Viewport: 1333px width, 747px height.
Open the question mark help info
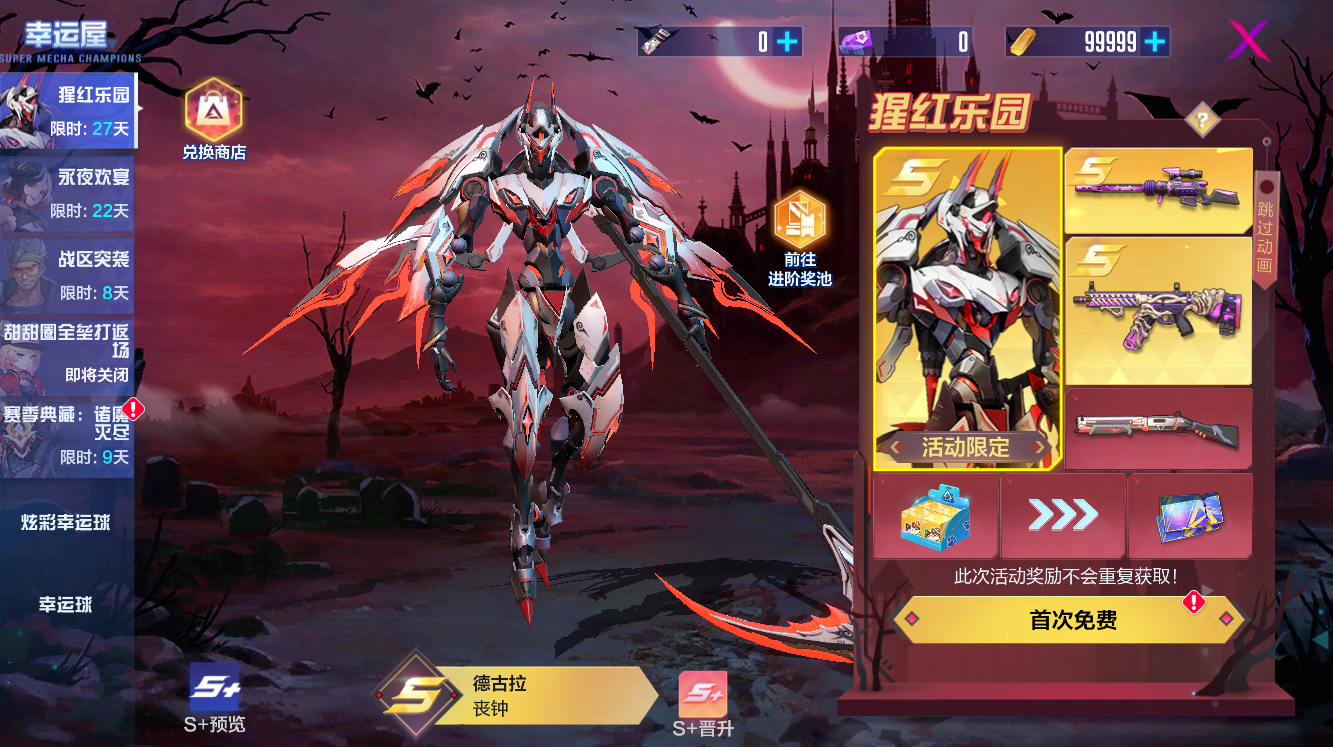[1203, 122]
